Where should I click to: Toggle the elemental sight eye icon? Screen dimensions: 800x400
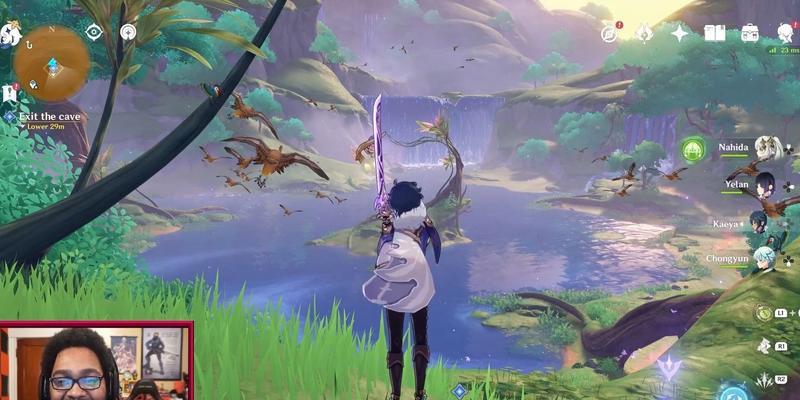tap(94, 32)
